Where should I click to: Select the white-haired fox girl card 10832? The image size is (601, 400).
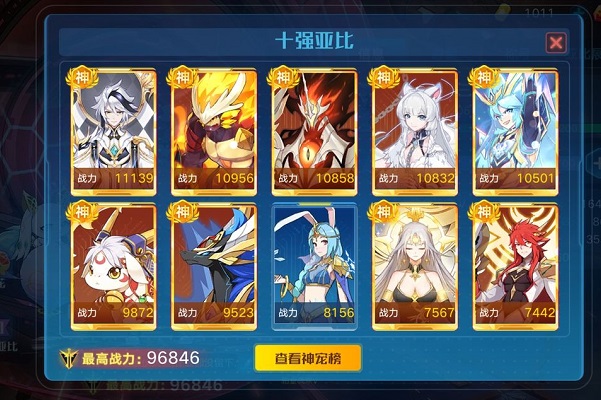tap(415, 129)
